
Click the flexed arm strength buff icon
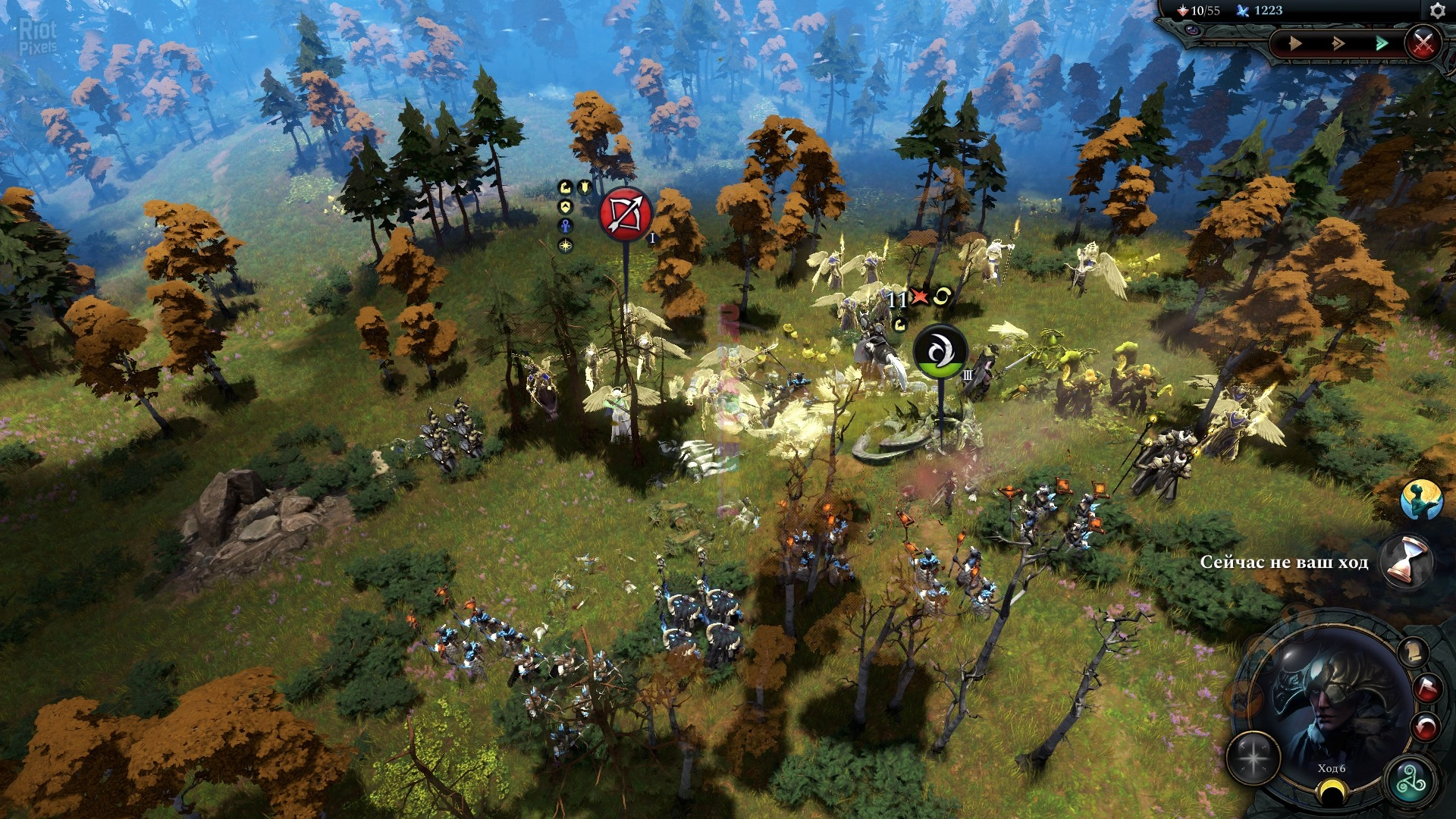coord(565,187)
